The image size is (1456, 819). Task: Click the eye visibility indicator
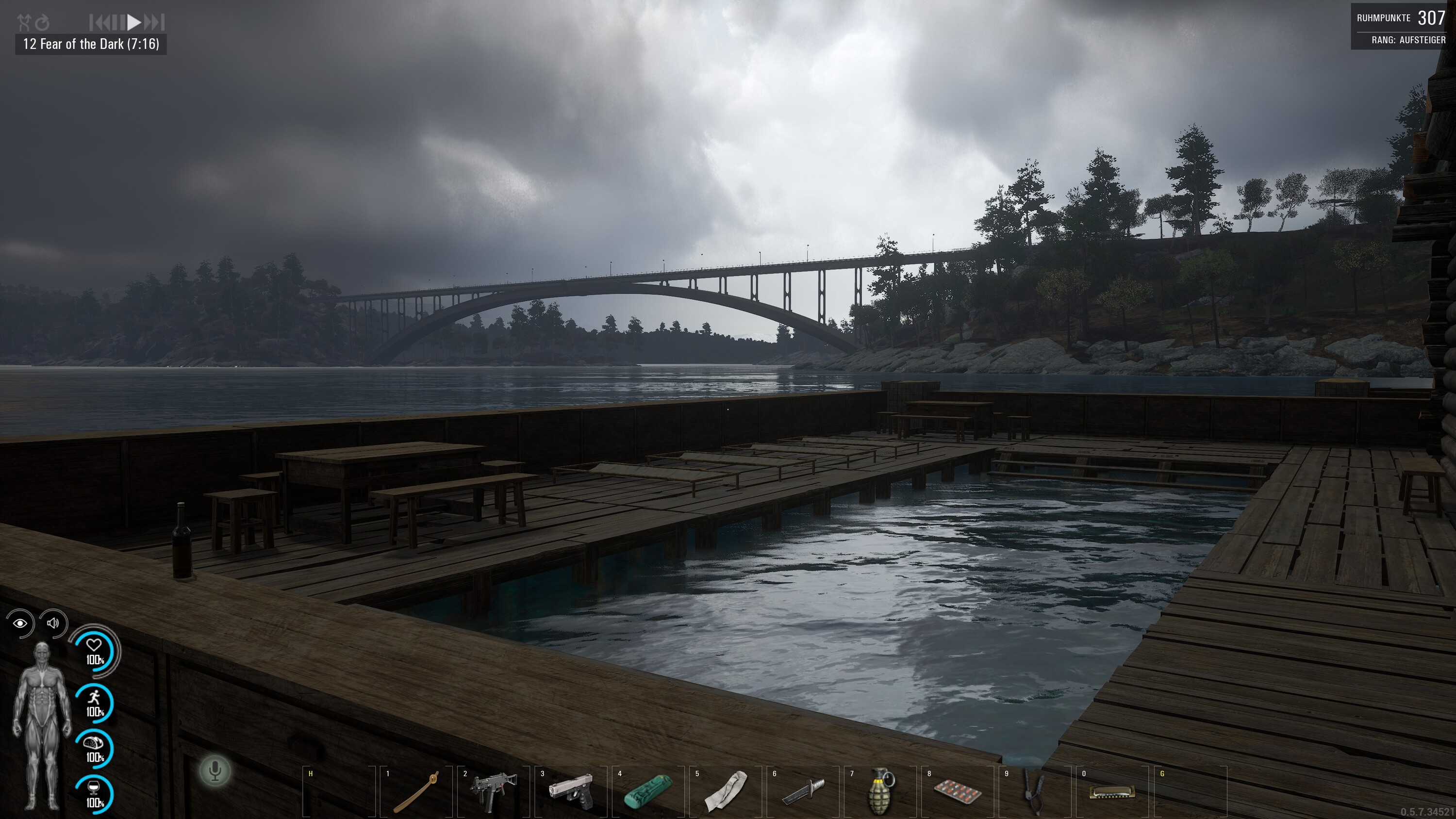point(20,623)
